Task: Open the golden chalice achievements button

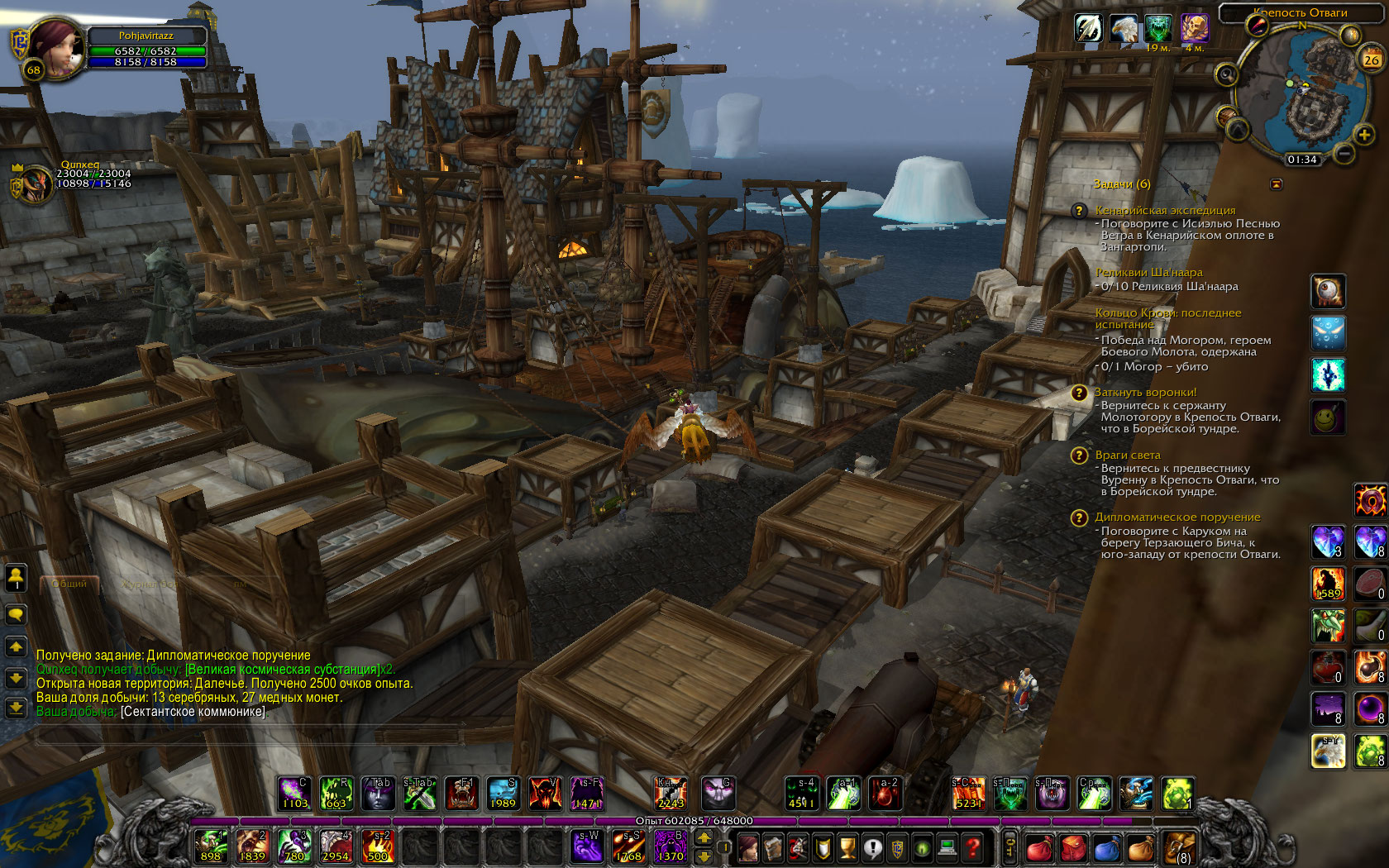Action: pos(847,847)
